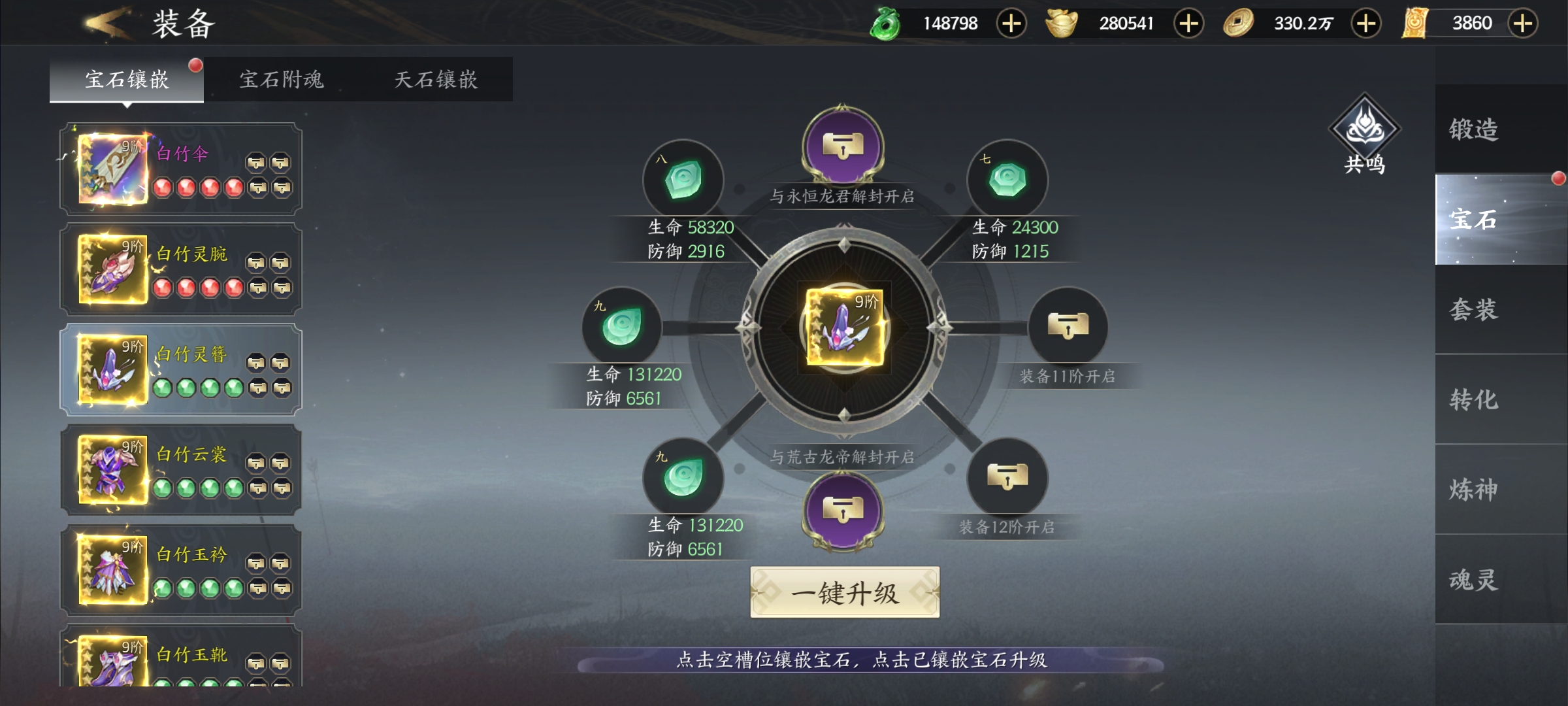The width and height of the screenshot is (1568, 706).
Task: Select the level 七 gem with 生命 24300
Action: coord(1007,180)
